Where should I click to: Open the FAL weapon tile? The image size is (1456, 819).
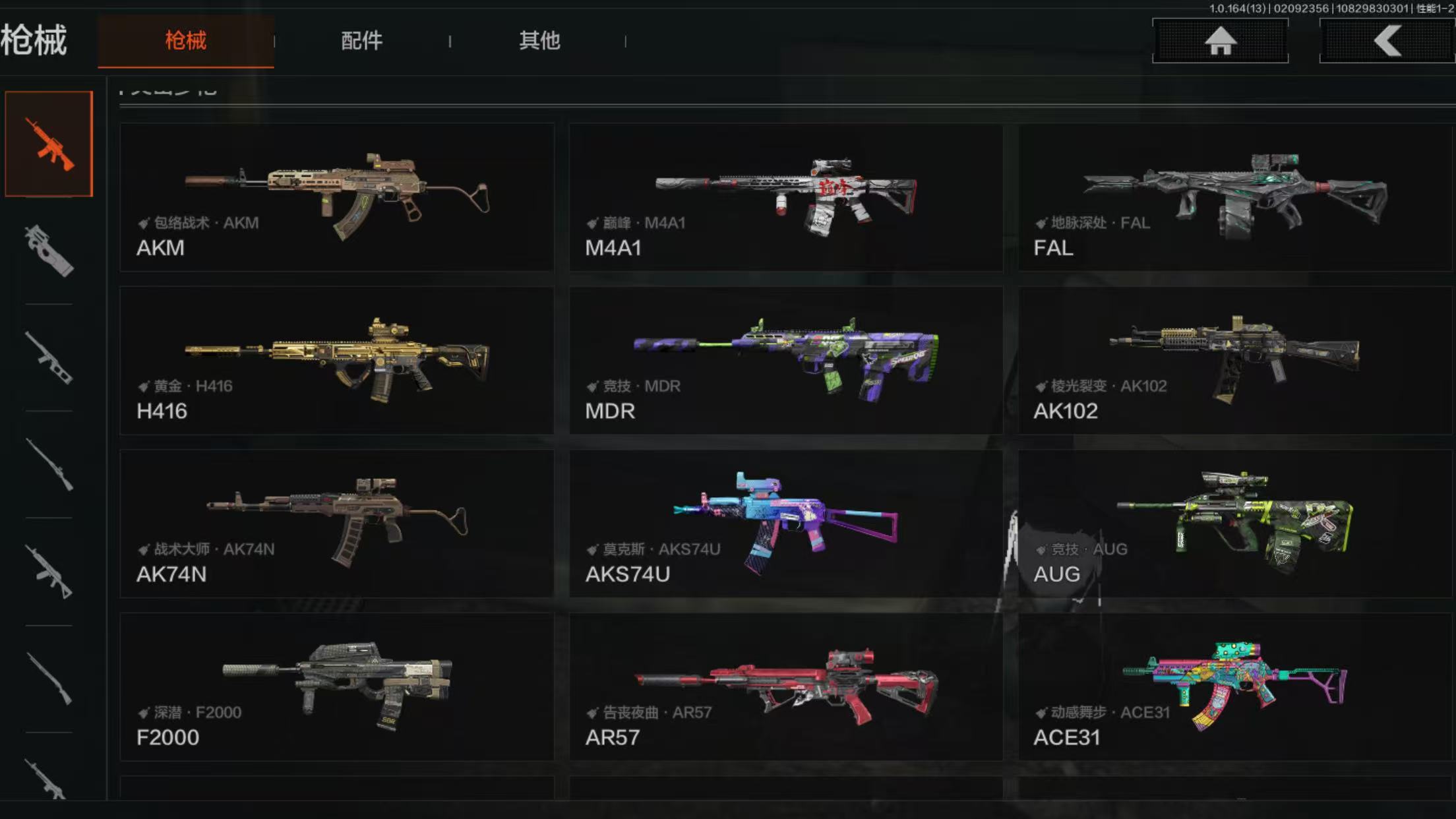coord(1234,197)
